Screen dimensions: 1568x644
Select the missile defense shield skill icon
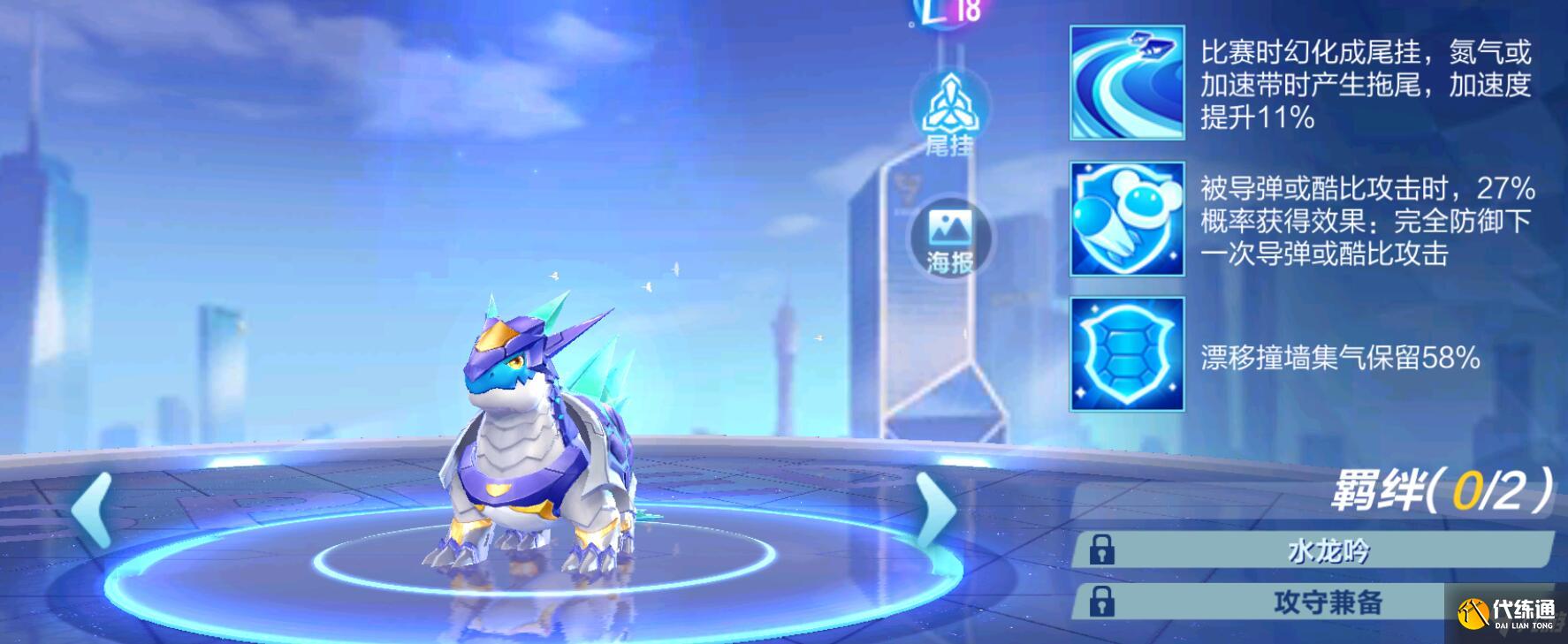[1126, 219]
